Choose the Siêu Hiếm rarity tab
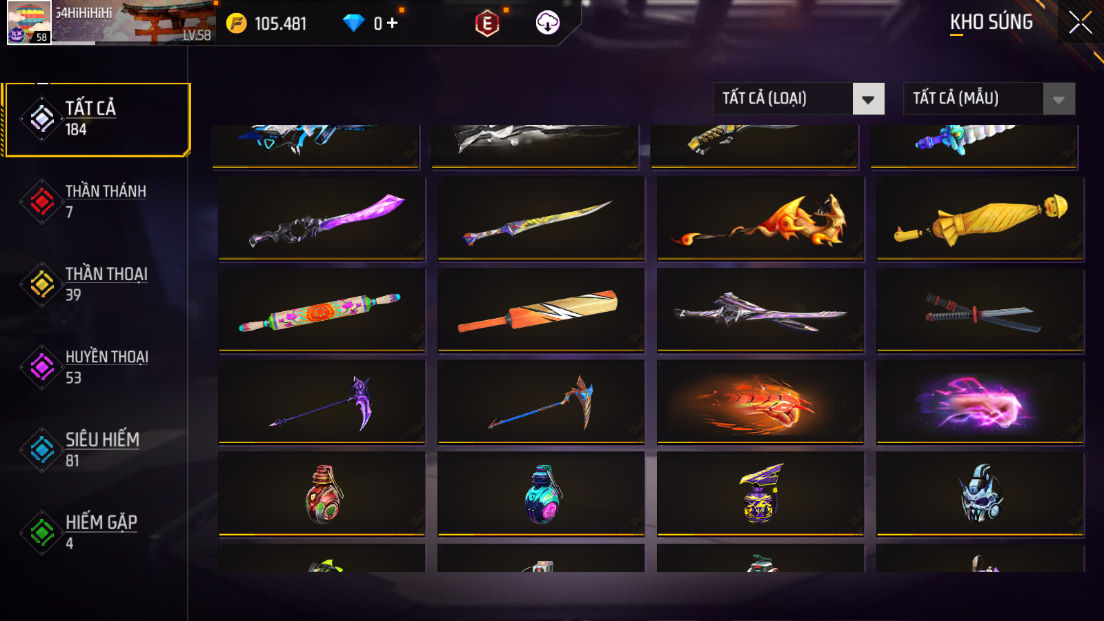The image size is (1104, 621). point(96,449)
